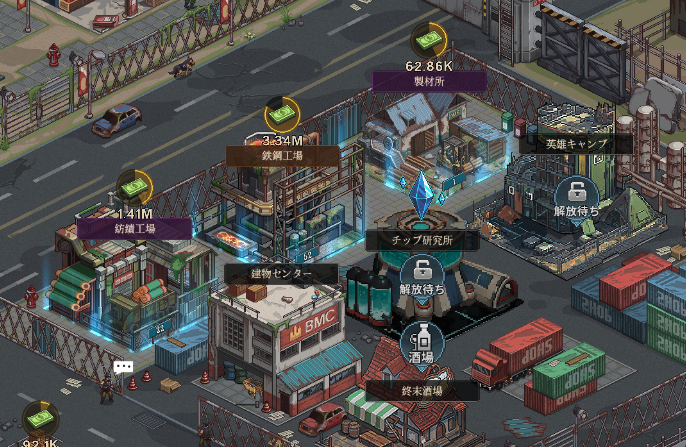Screen dimensions: 686x447
Task: Select the 紡績工場 name label
Action: pyautogui.click(x=135, y=228)
